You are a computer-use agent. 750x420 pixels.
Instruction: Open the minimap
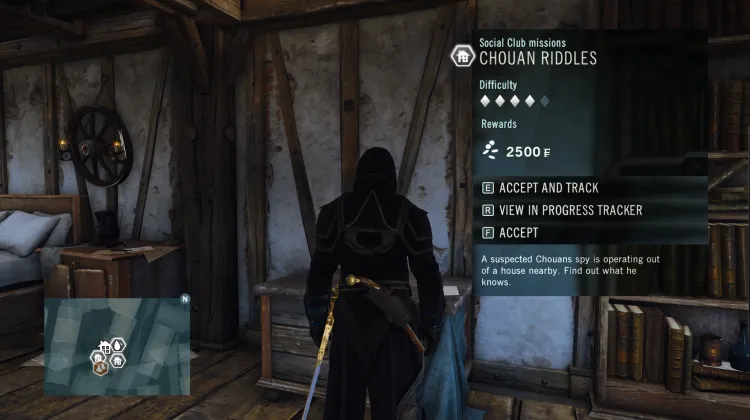pos(116,346)
